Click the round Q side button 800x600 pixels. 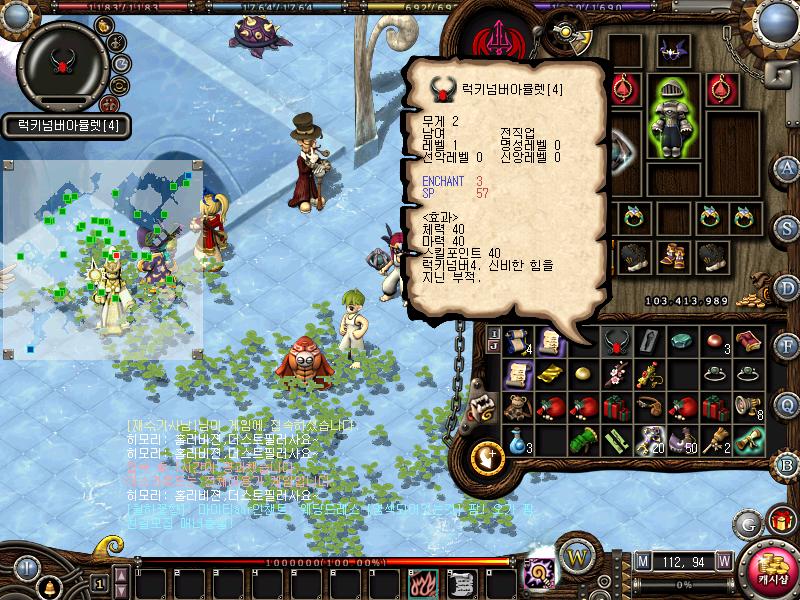788,404
